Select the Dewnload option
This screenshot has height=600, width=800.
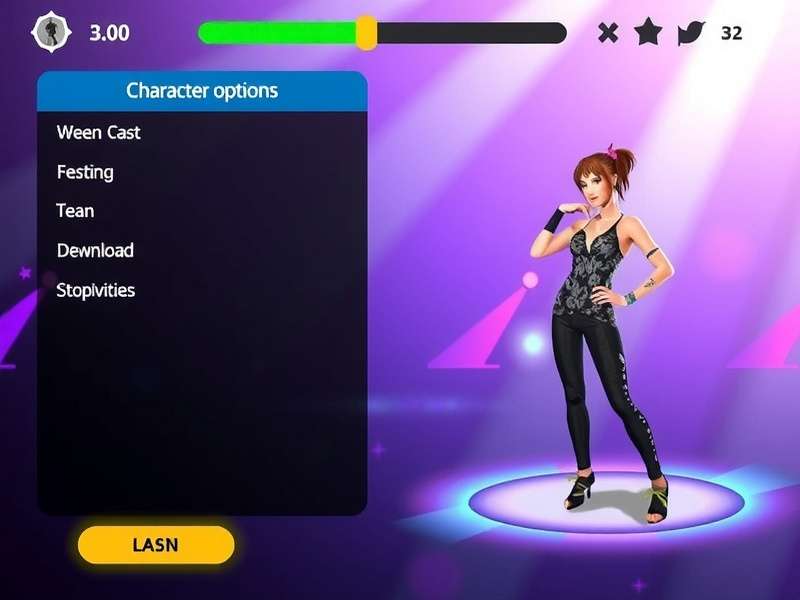pyautogui.click(x=95, y=251)
